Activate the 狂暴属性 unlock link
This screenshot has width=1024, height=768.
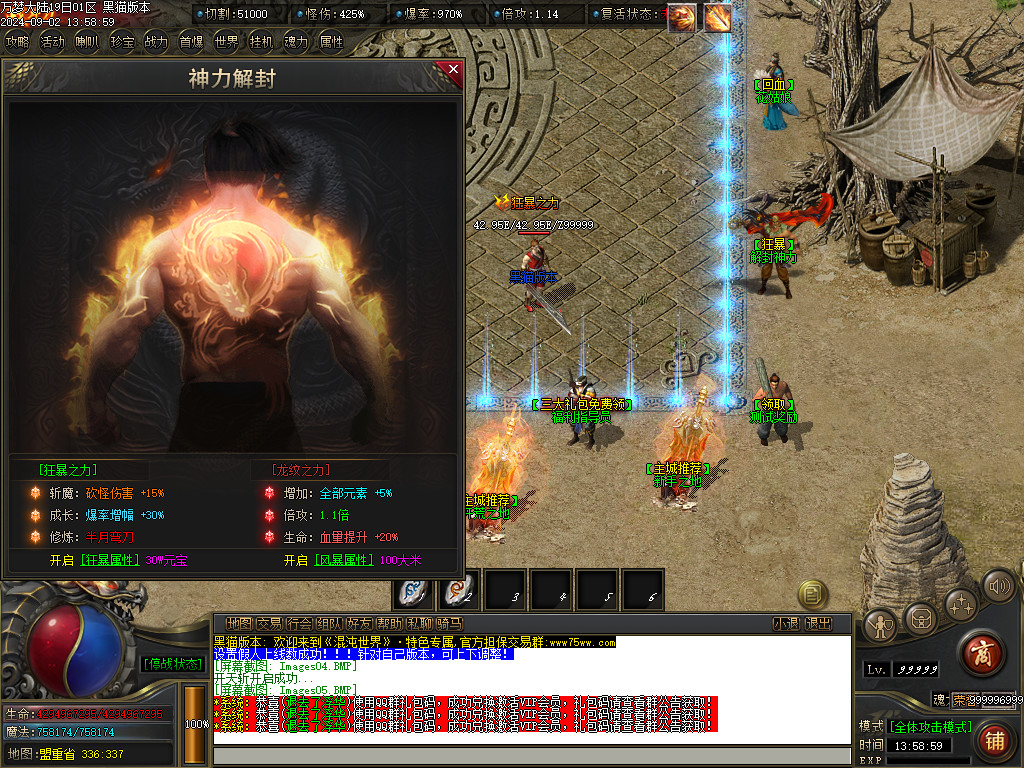[x=111, y=560]
